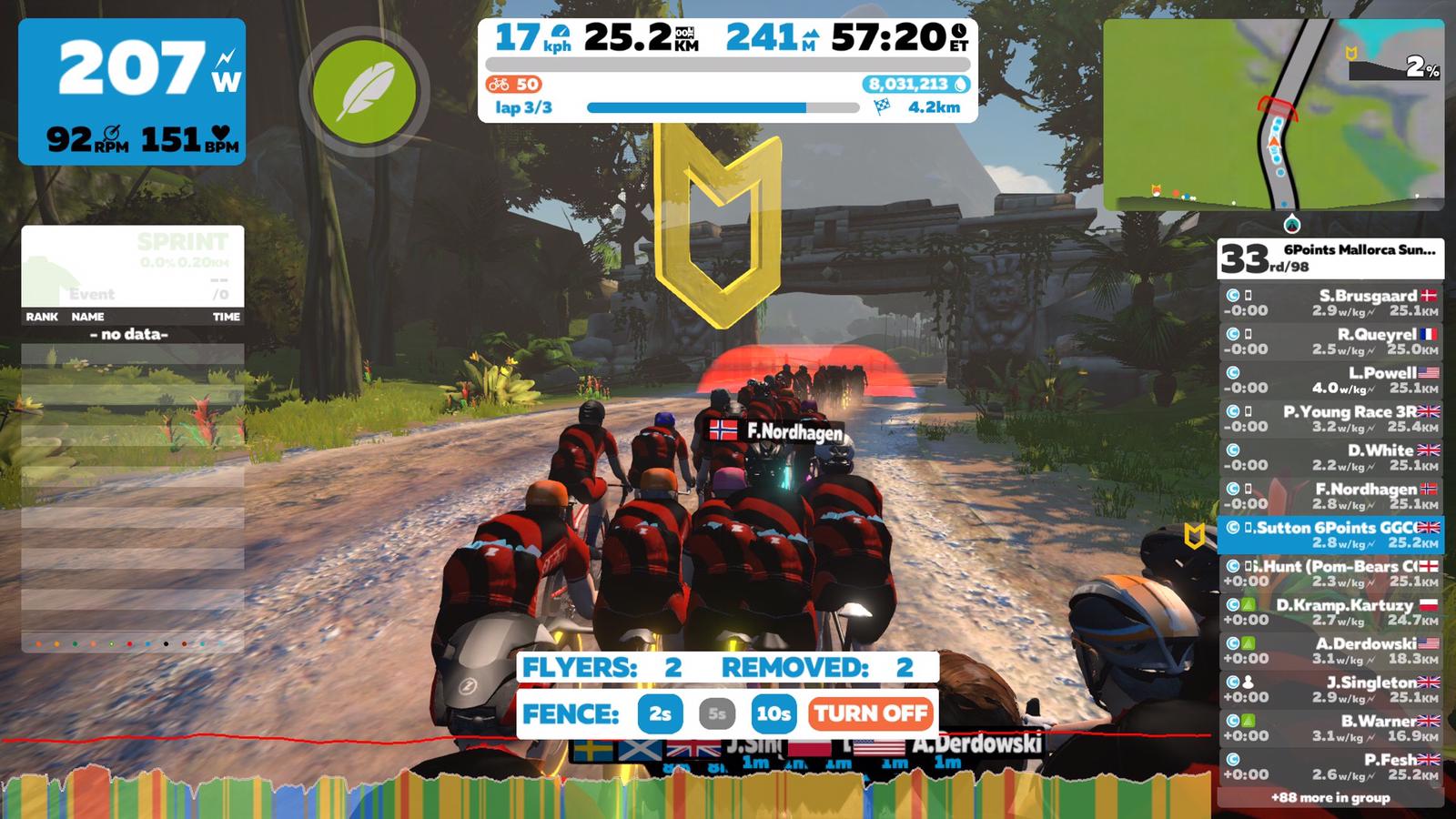Image resolution: width=1456 pixels, height=819 pixels.
Task: Choose the 10s fence setting
Action: point(773,714)
